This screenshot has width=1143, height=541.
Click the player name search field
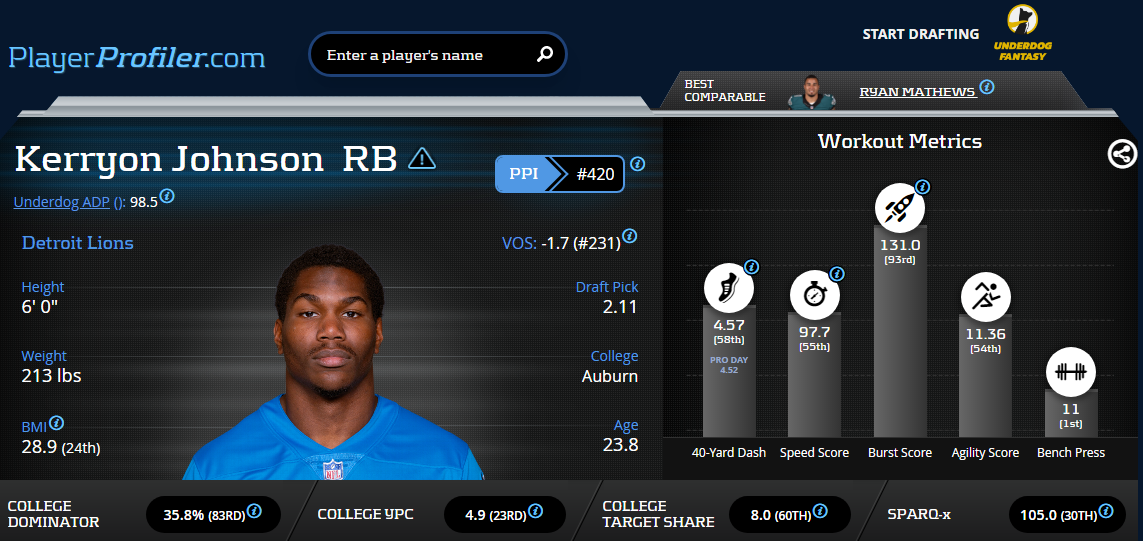pos(425,55)
